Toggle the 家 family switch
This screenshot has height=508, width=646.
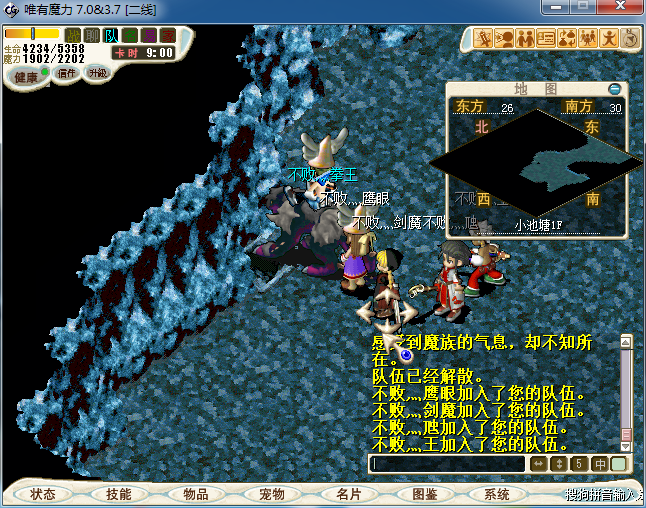pyautogui.click(x=167, y=36)
